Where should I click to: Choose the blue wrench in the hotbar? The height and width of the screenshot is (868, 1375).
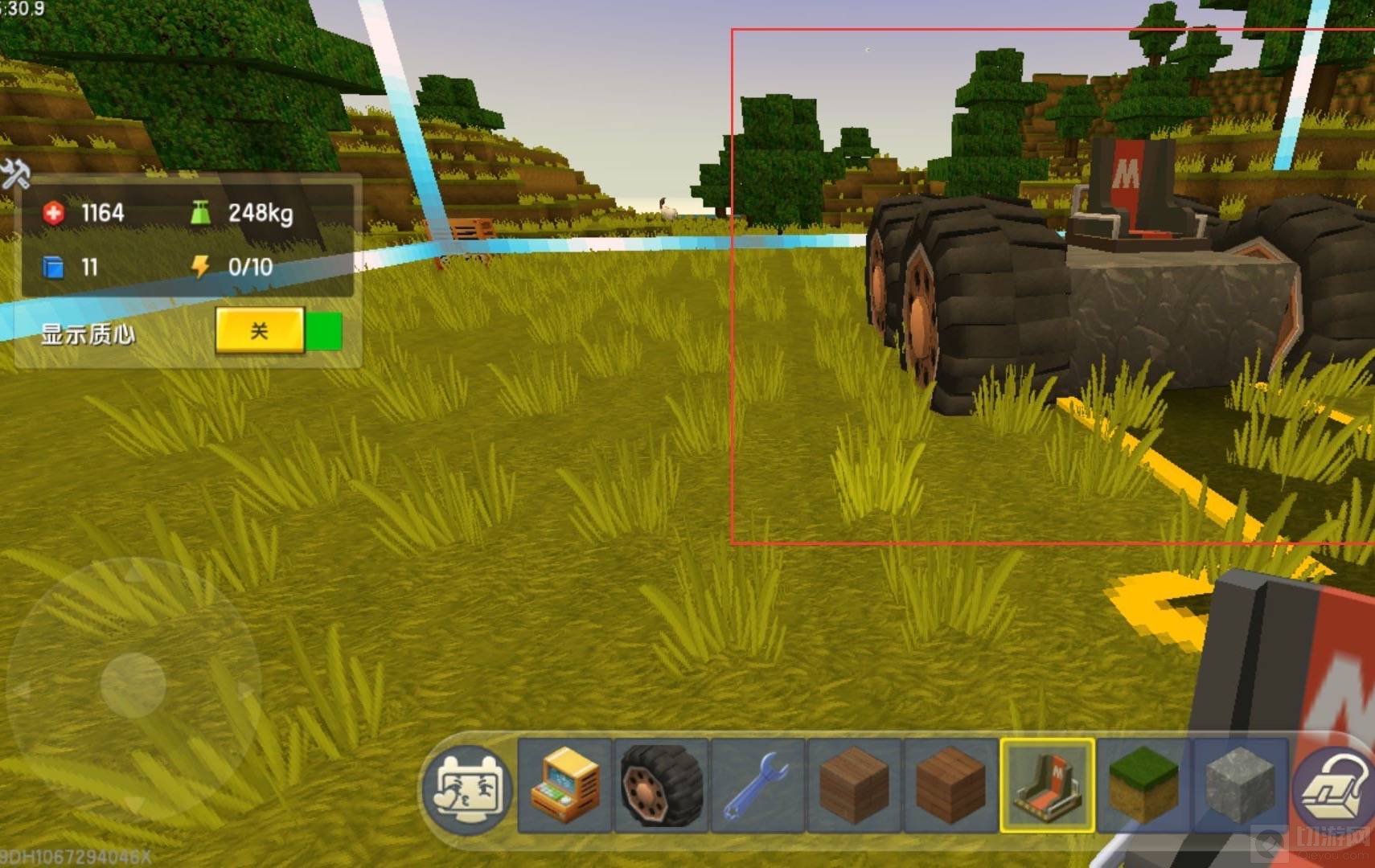pos(757,785)
